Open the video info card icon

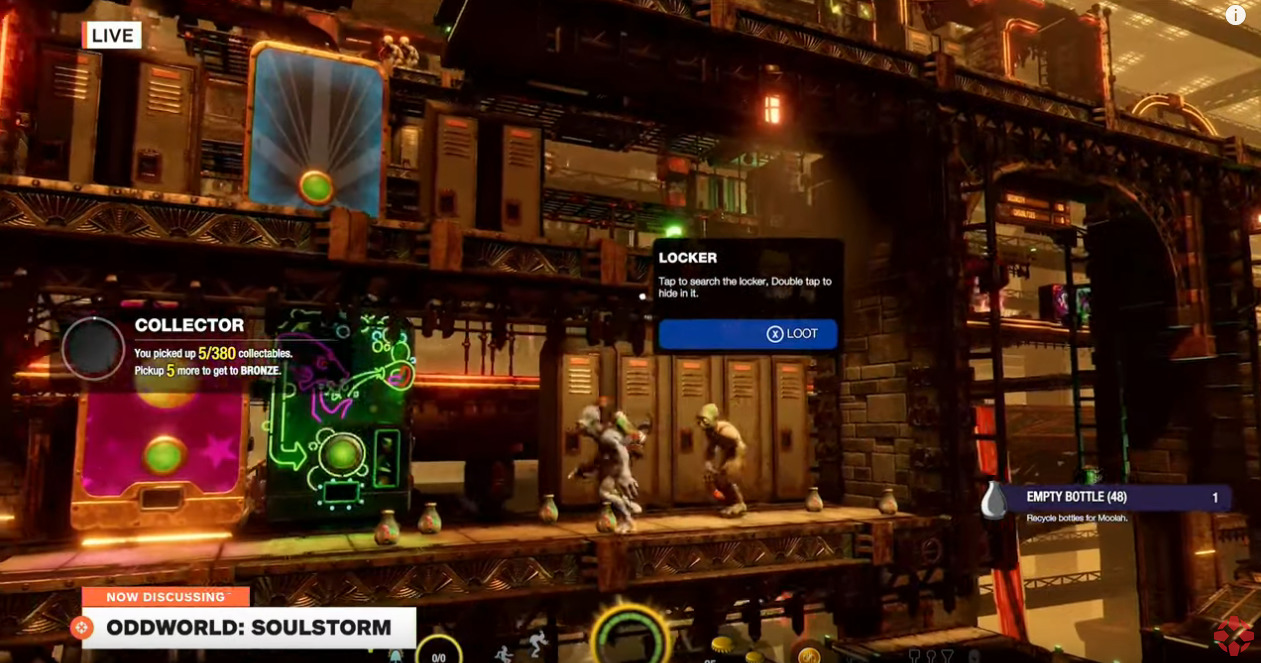click(x=1236, y=15)
